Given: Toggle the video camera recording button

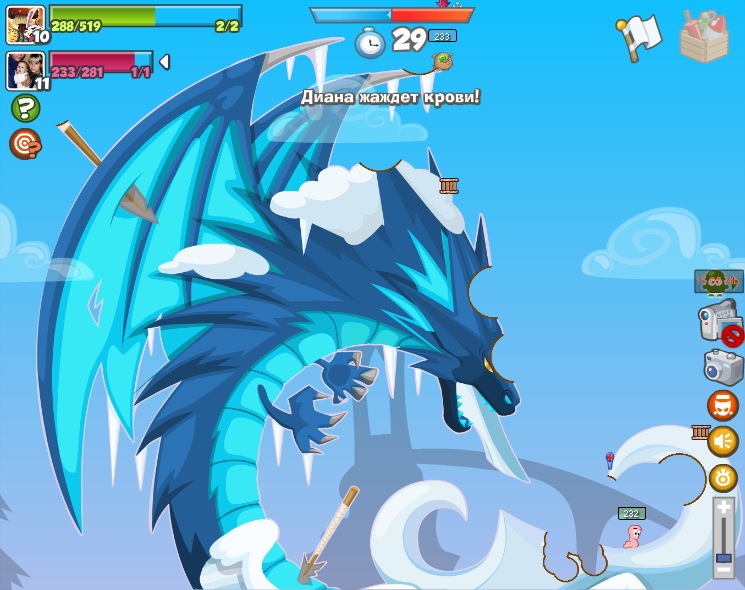Looking at the screenshot, I should click(719, 323).
